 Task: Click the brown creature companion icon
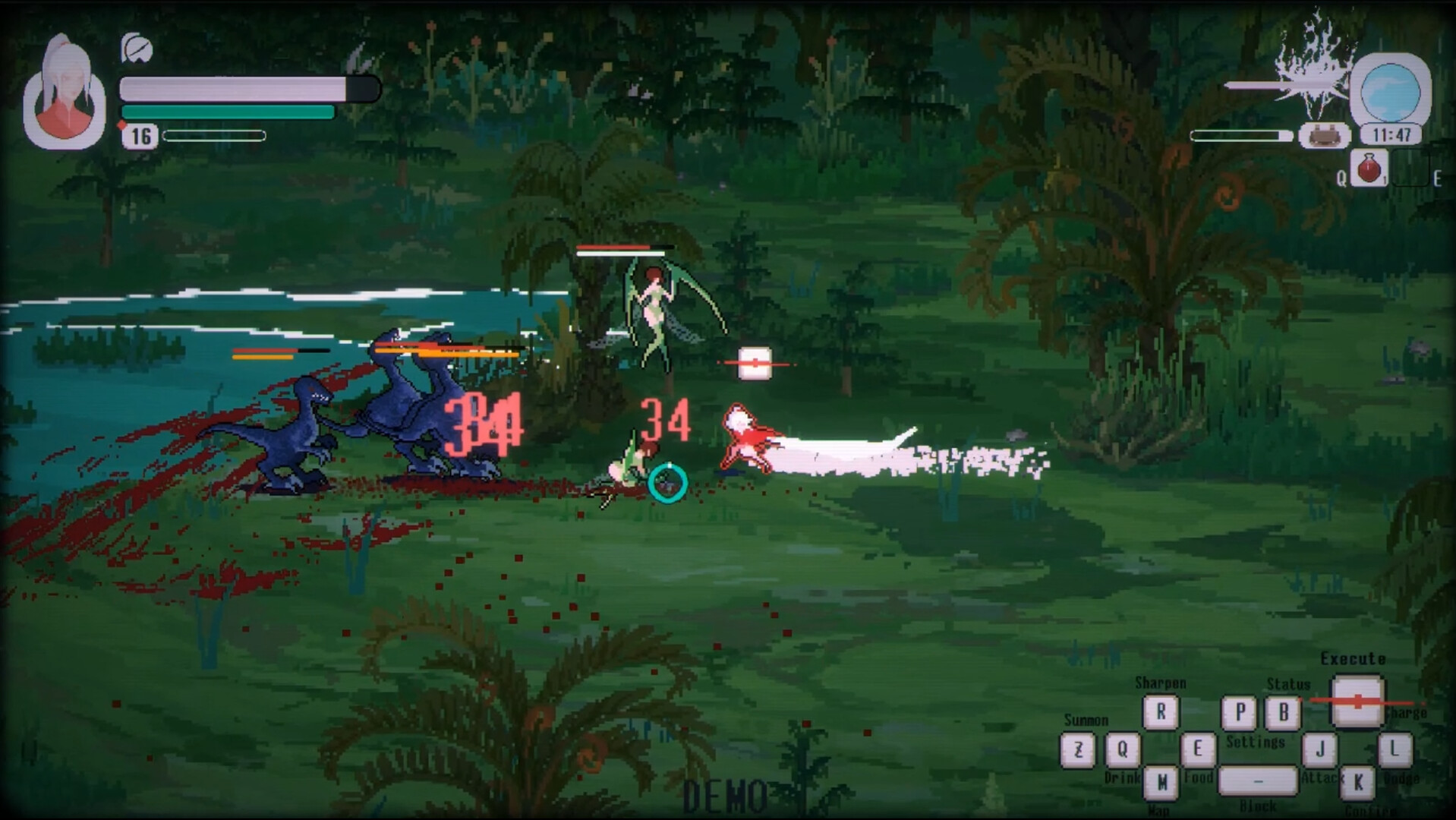[1324, 135]
